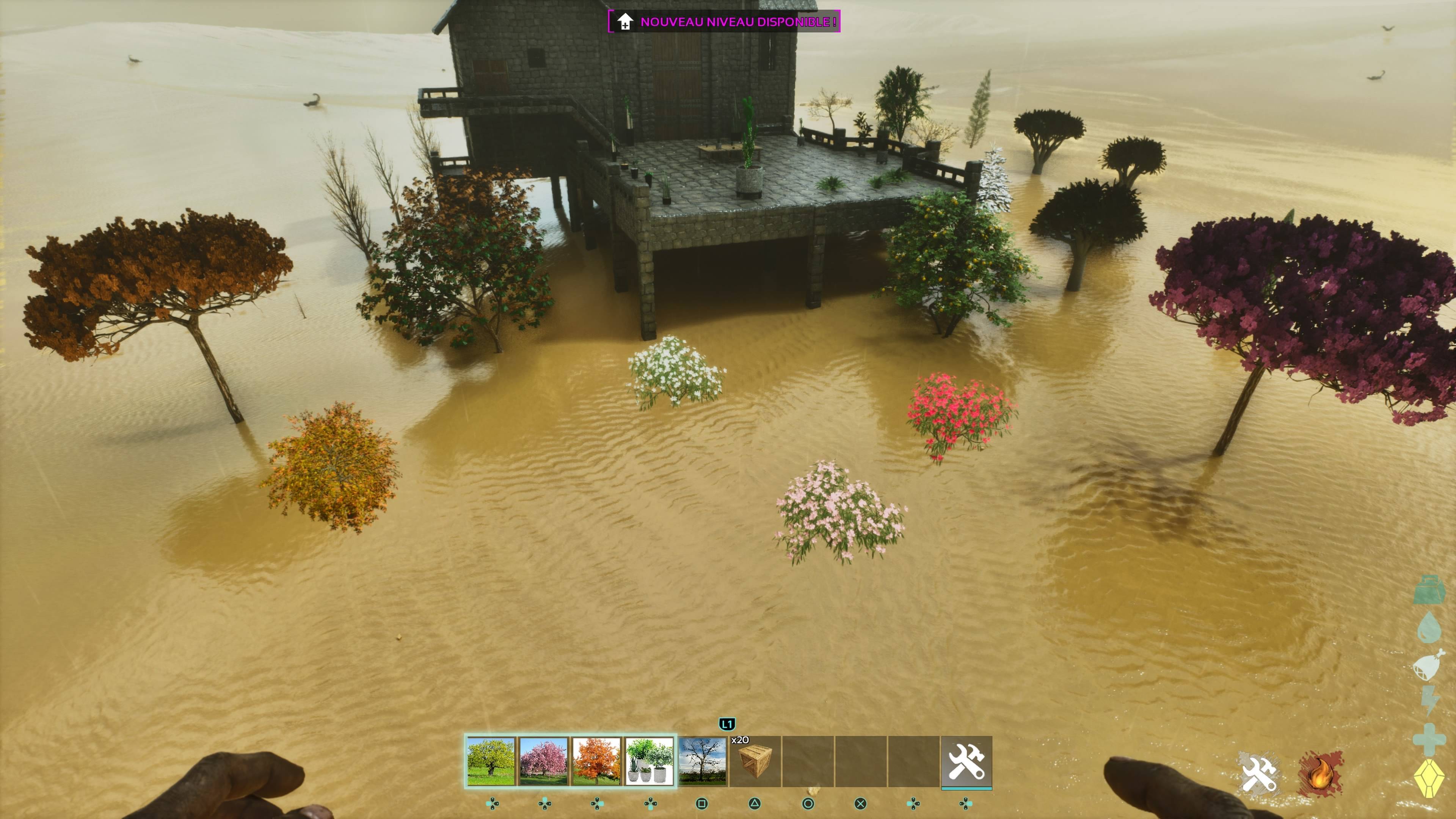Open the crossed tools hotbar slot
The height and width of the screenshot is (819, 1456).
966,761
